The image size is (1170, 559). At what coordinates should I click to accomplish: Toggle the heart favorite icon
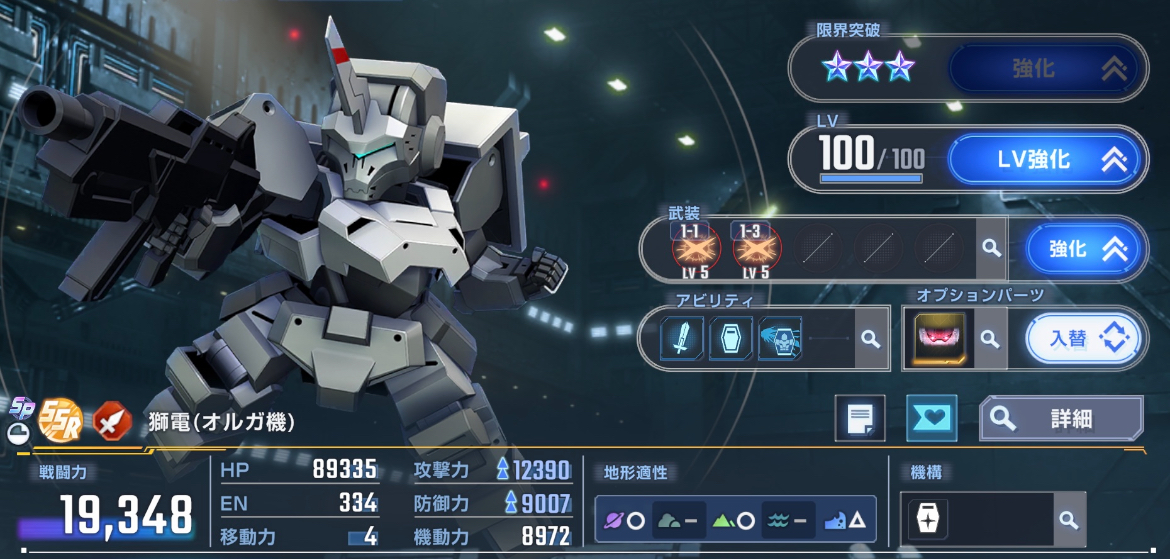click(931, 418)
